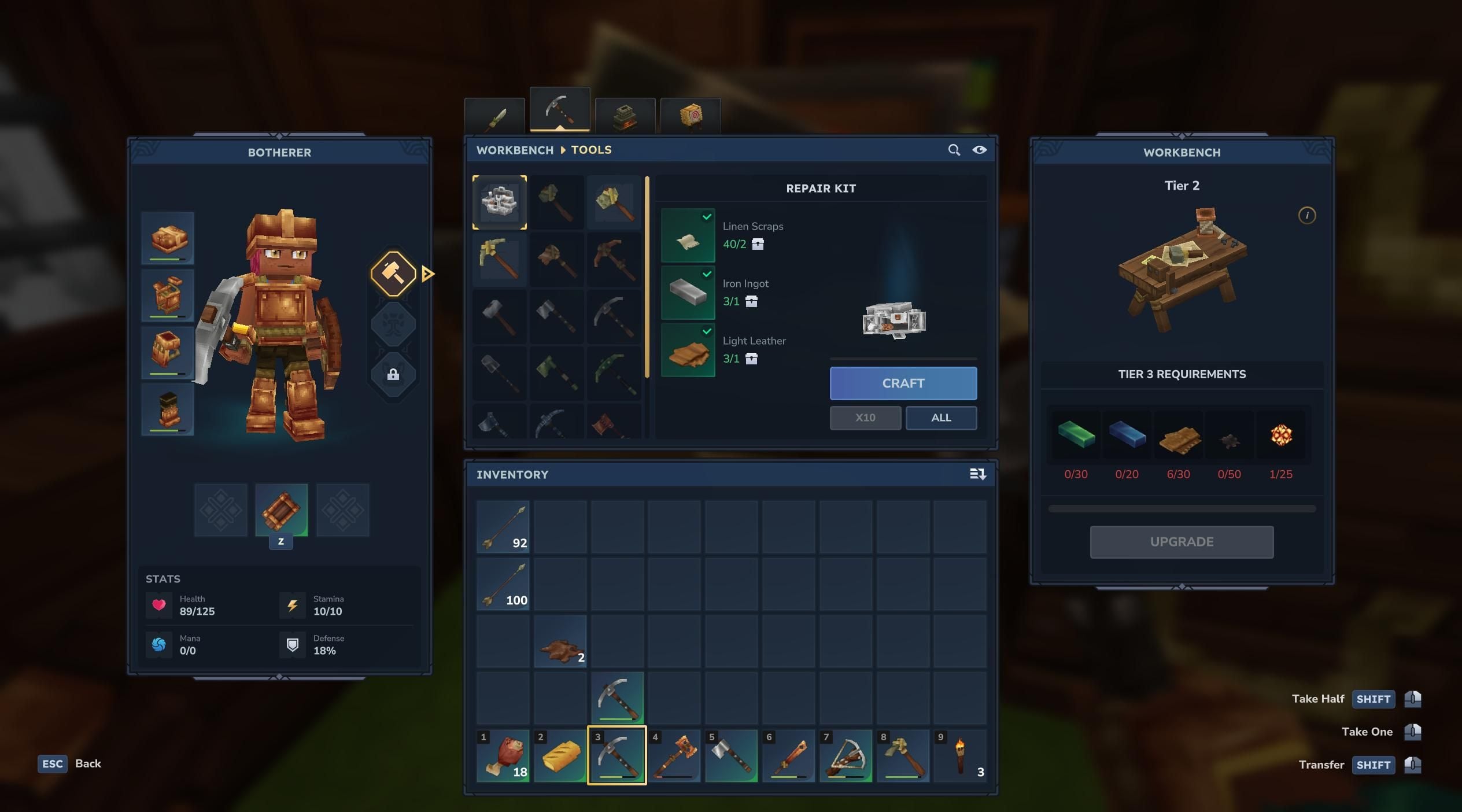Click the lock icon next to the character model
This screenshot has width=1462, height=812.
point(393,374)
